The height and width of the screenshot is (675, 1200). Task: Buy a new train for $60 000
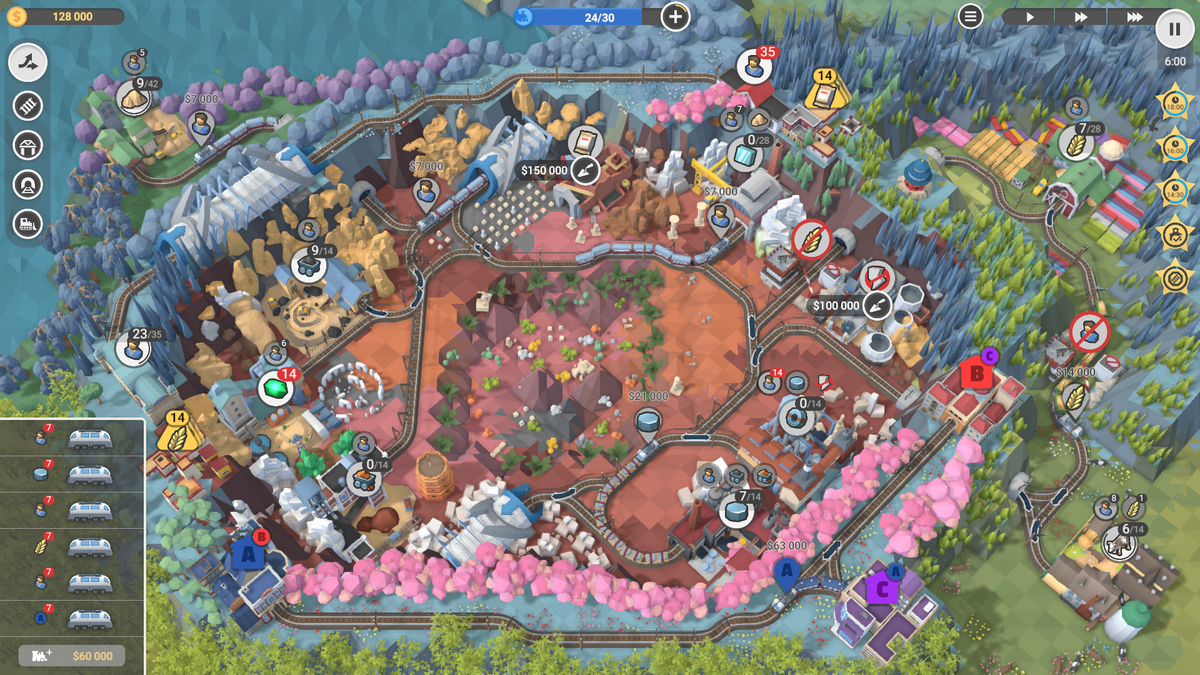coord(71,656)
